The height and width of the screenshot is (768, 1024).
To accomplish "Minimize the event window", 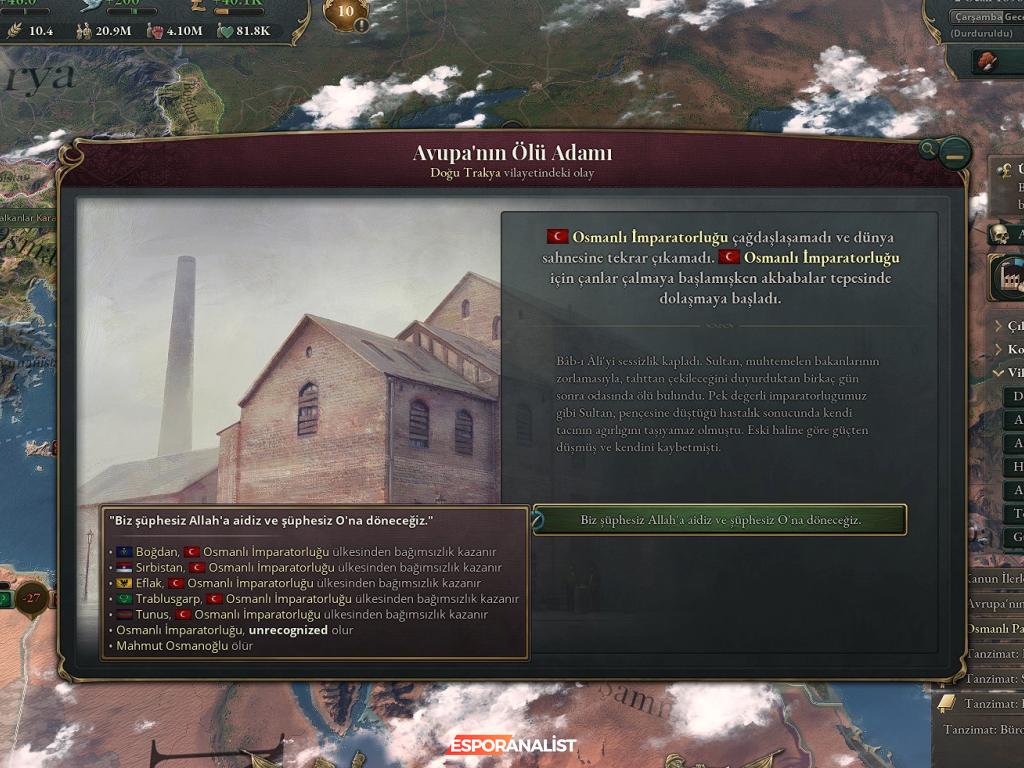I will [957, 154].
